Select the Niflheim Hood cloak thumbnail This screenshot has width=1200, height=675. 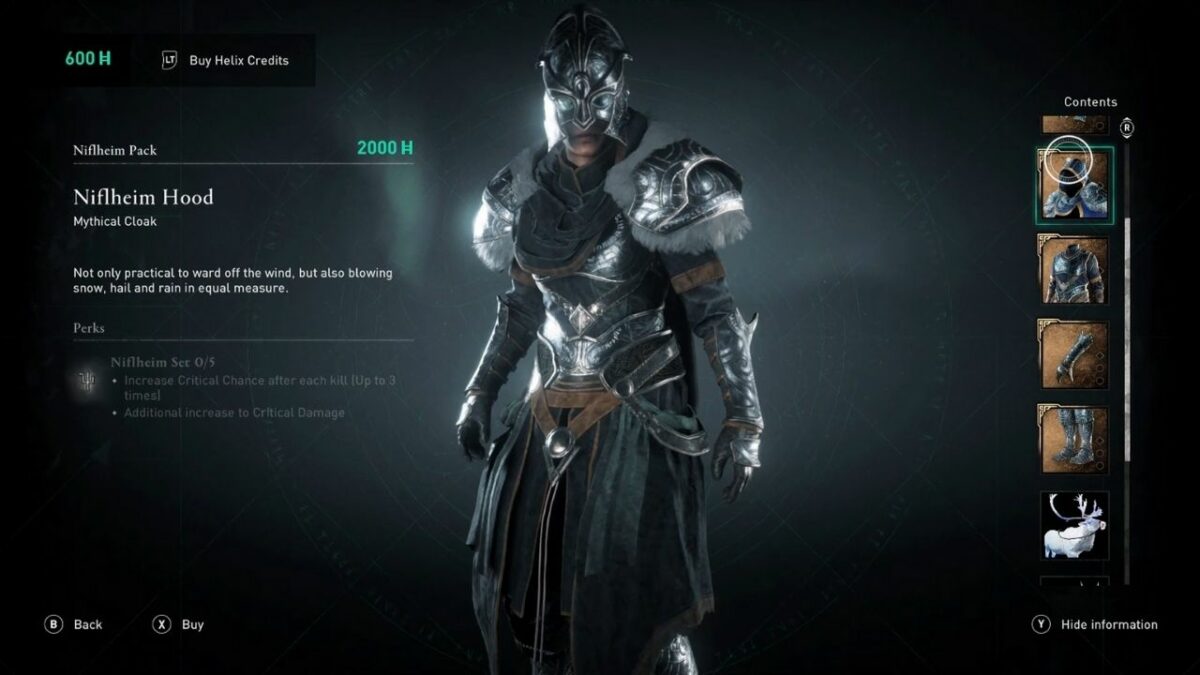click(x=1074, y=185)
